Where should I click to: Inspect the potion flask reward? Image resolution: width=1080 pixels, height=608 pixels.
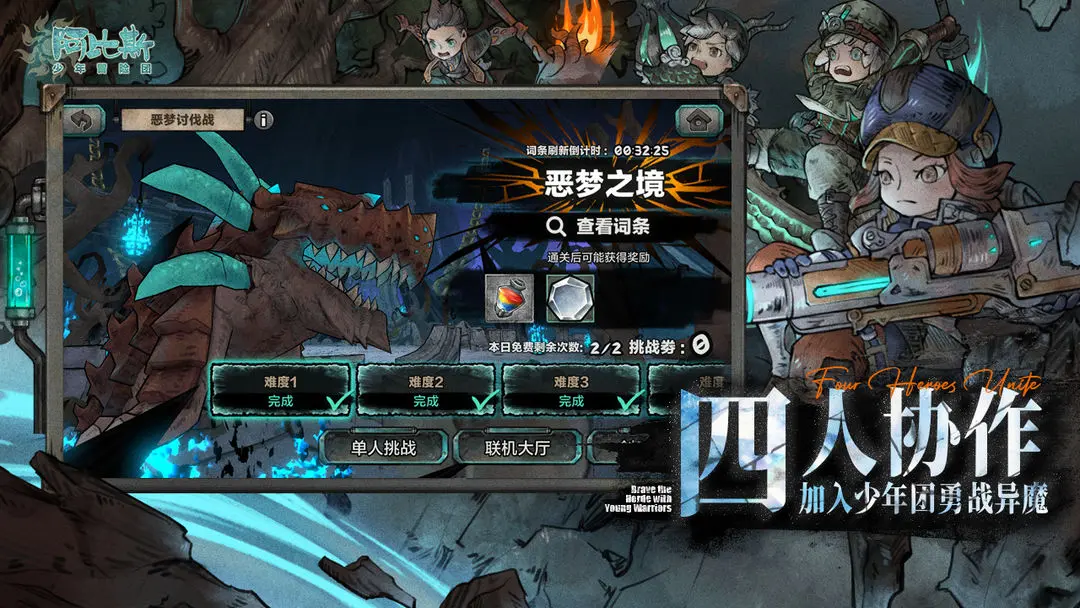[508, 298]
